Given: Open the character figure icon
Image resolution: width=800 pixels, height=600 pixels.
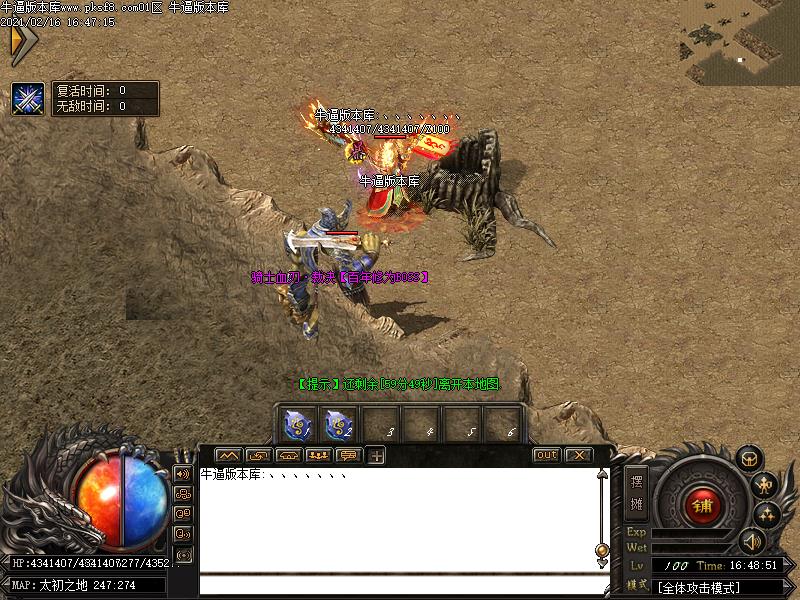Looking at the screenshot, I should (x=765, y=486).
